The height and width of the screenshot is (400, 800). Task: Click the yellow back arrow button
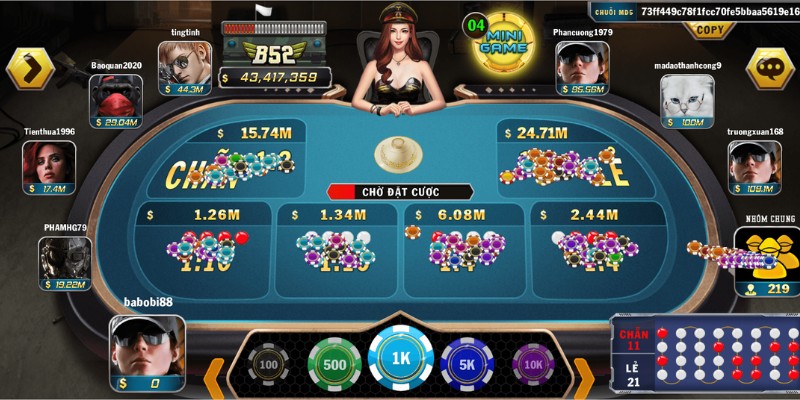(x=29, y=68)
